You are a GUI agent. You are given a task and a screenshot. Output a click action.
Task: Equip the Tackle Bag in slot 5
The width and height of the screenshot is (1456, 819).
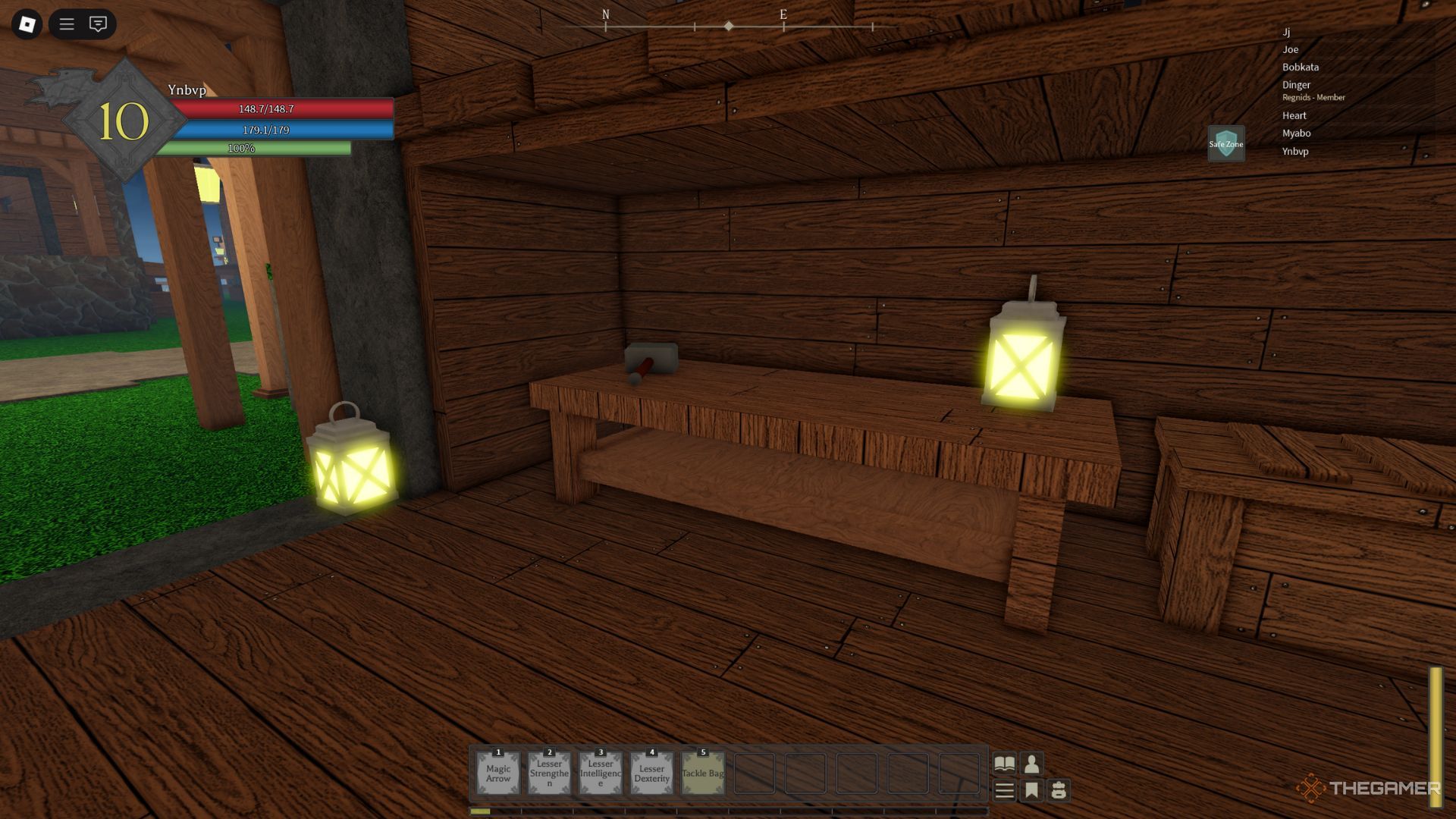coord(701,773)
